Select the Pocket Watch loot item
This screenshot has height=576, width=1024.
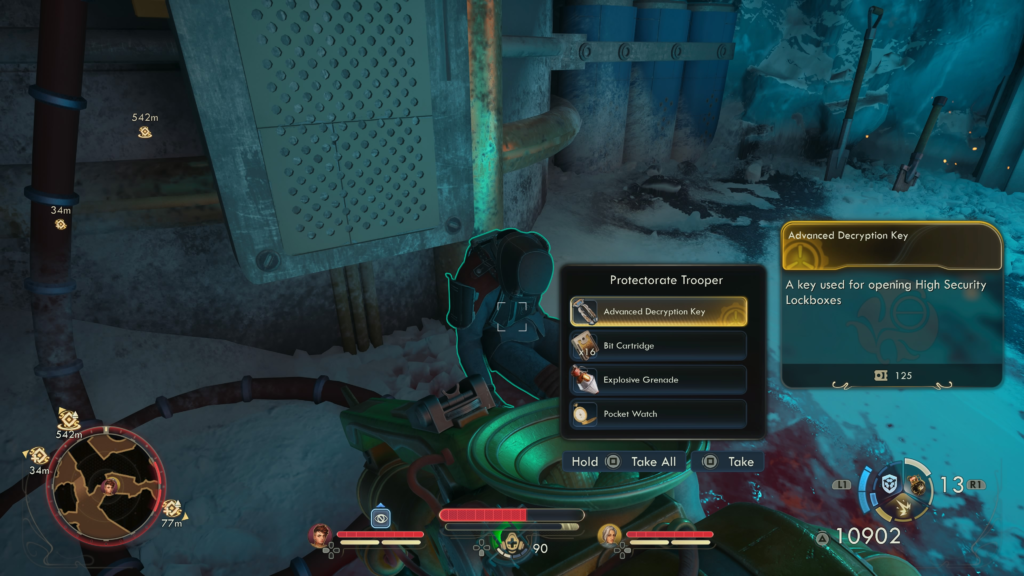tap(658, 414)
